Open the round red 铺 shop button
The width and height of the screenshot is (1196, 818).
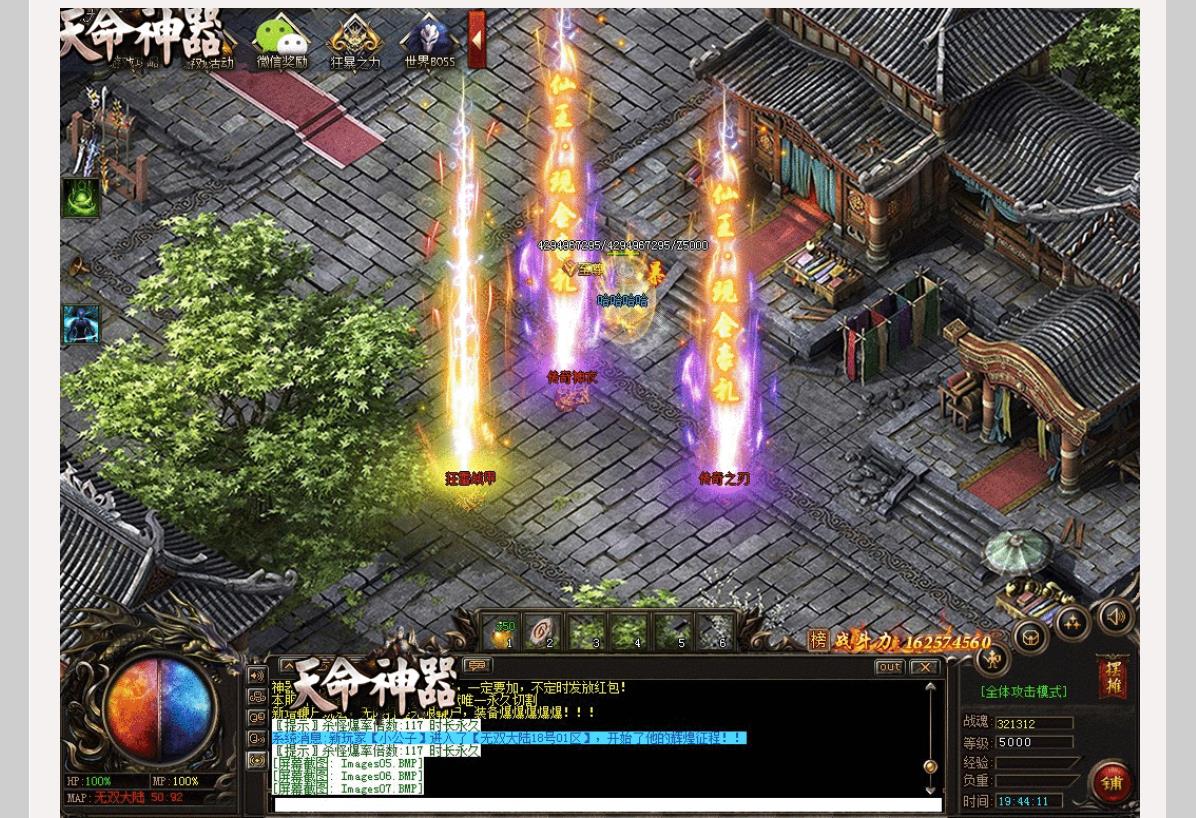[x=1111, y=782]
